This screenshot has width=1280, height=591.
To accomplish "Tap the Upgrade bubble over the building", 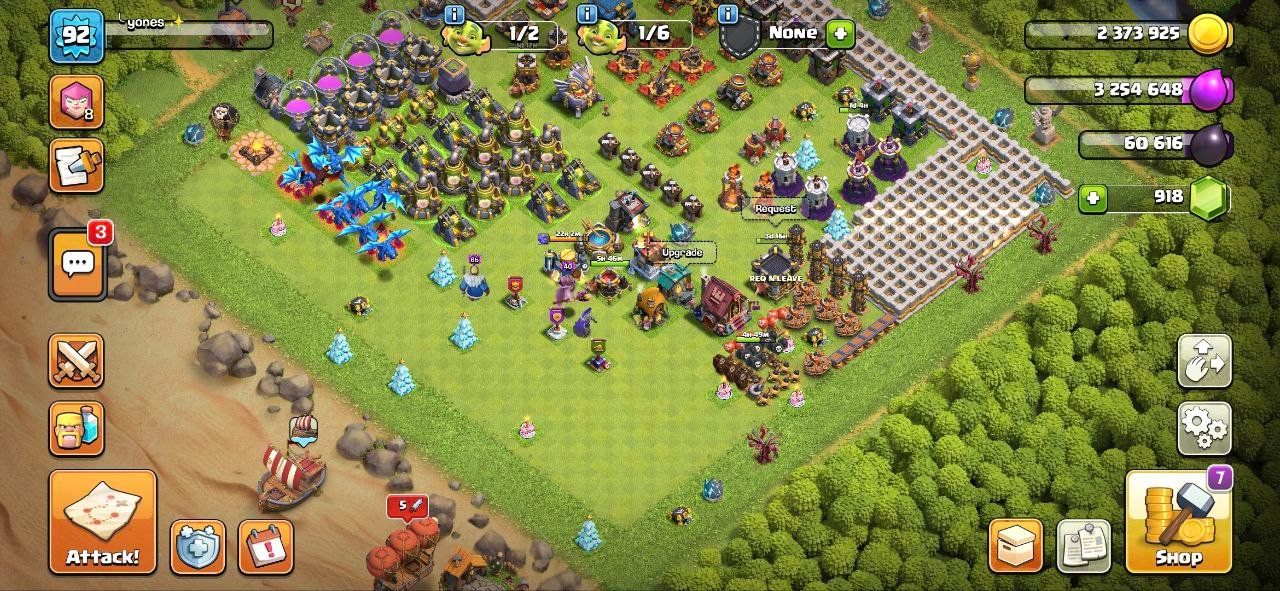I will coord(682,253).
